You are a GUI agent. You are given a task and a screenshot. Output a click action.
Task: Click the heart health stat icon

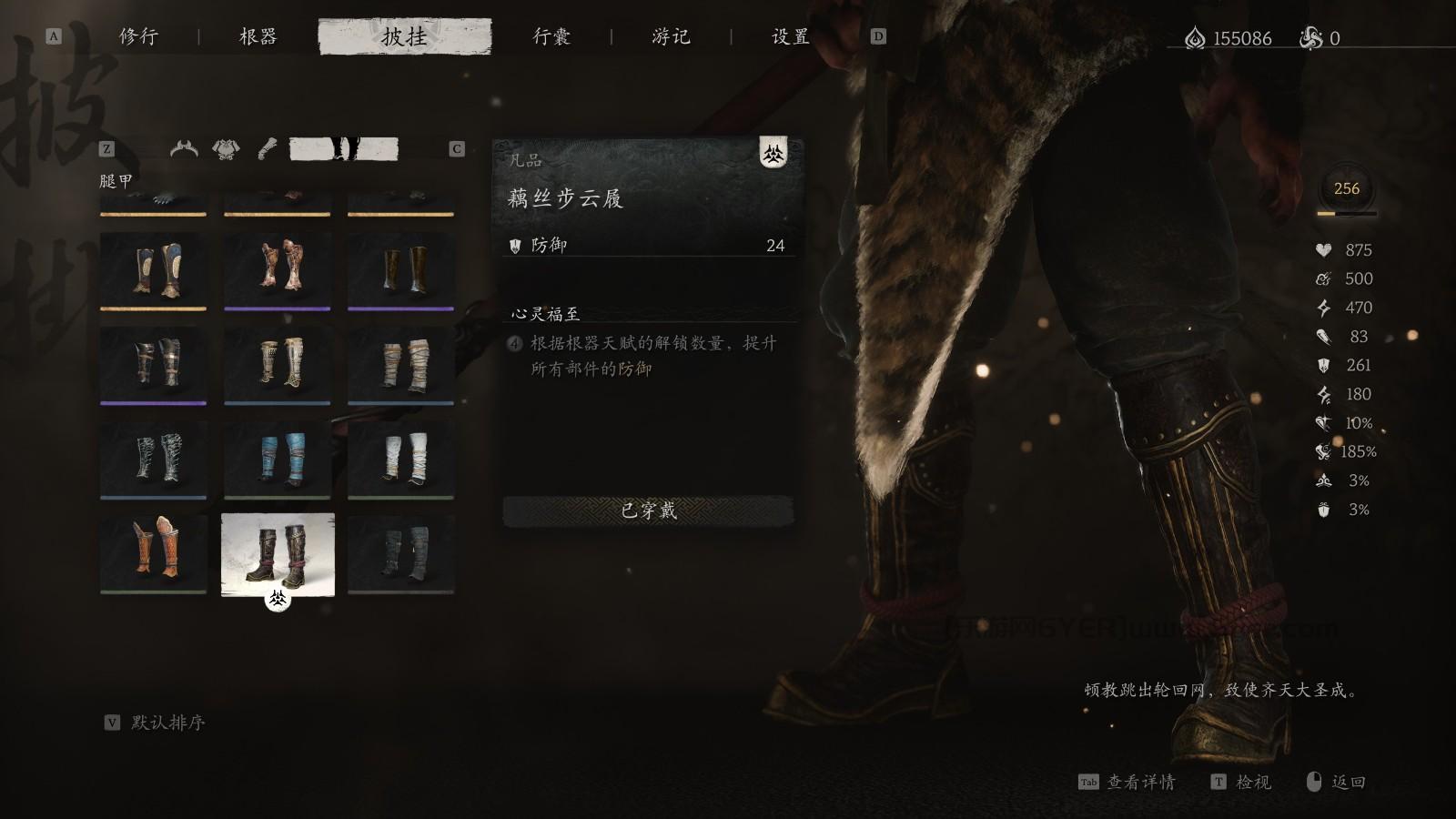coord(1324,249)
